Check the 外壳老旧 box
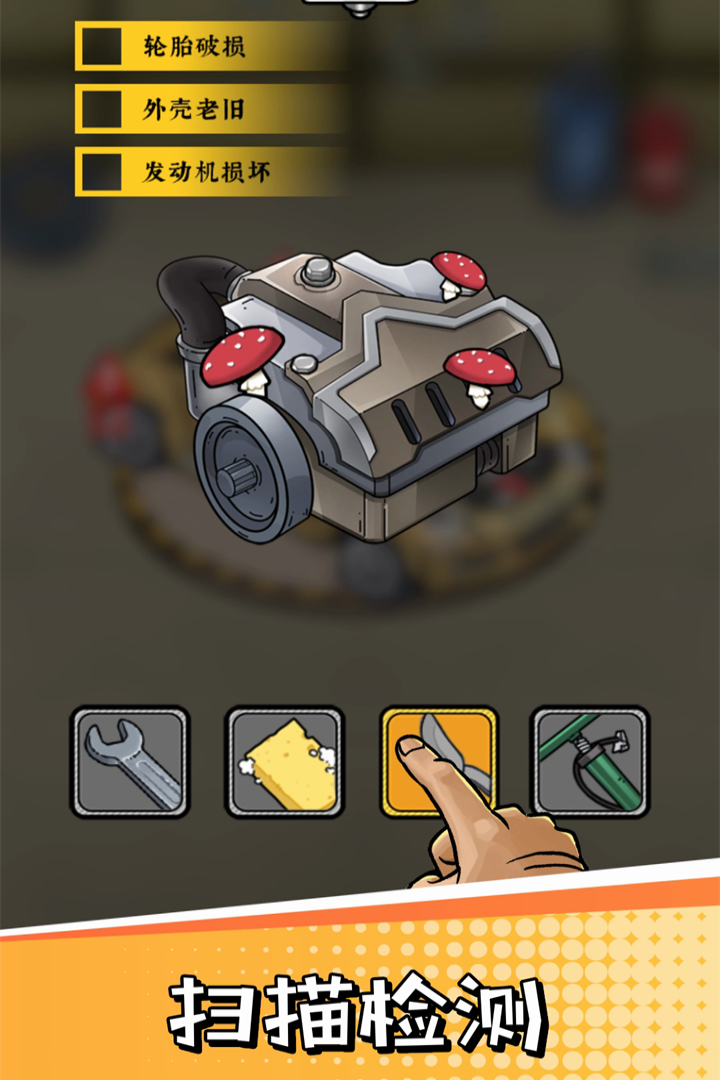 (x=101, y=110)
